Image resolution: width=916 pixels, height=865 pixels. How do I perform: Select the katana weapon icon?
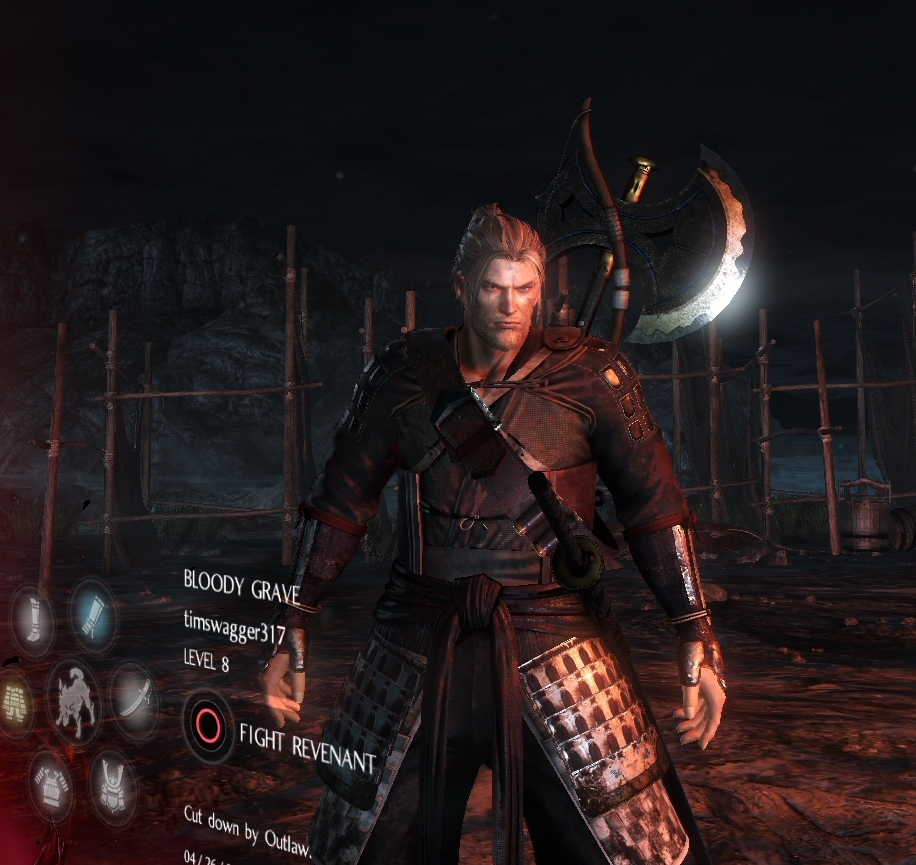(134, 700)
